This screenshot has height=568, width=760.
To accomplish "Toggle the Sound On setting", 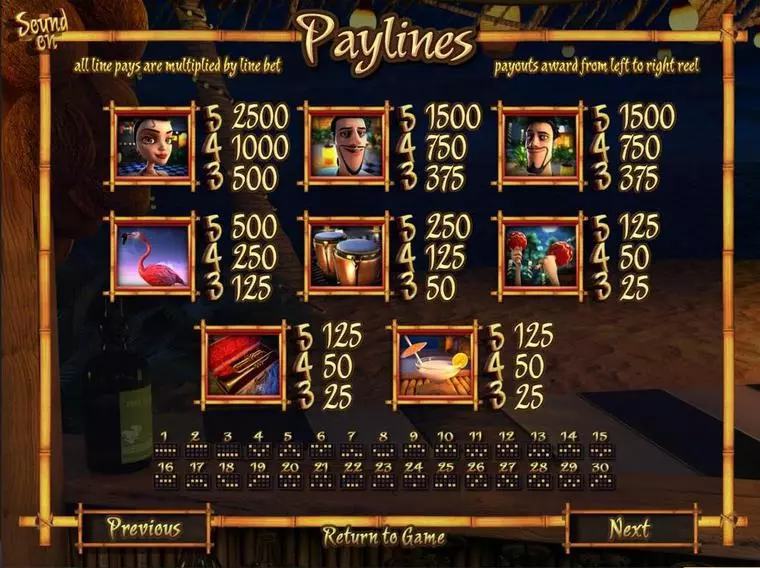I will click(41, 27).
